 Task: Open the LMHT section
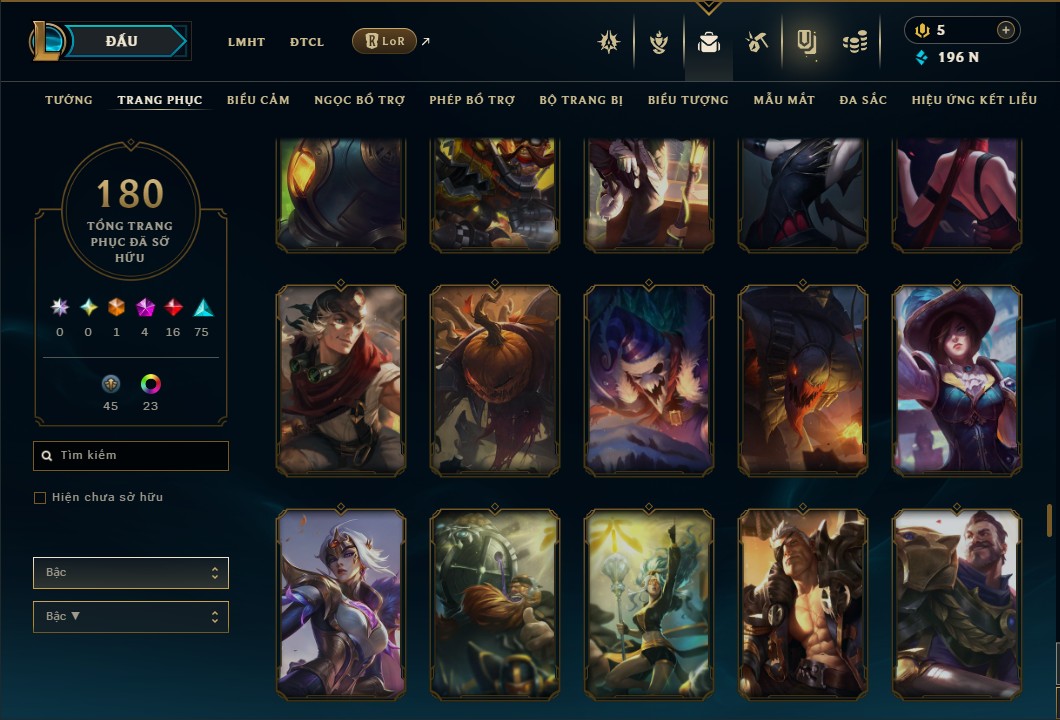click(x=246, y=42)
